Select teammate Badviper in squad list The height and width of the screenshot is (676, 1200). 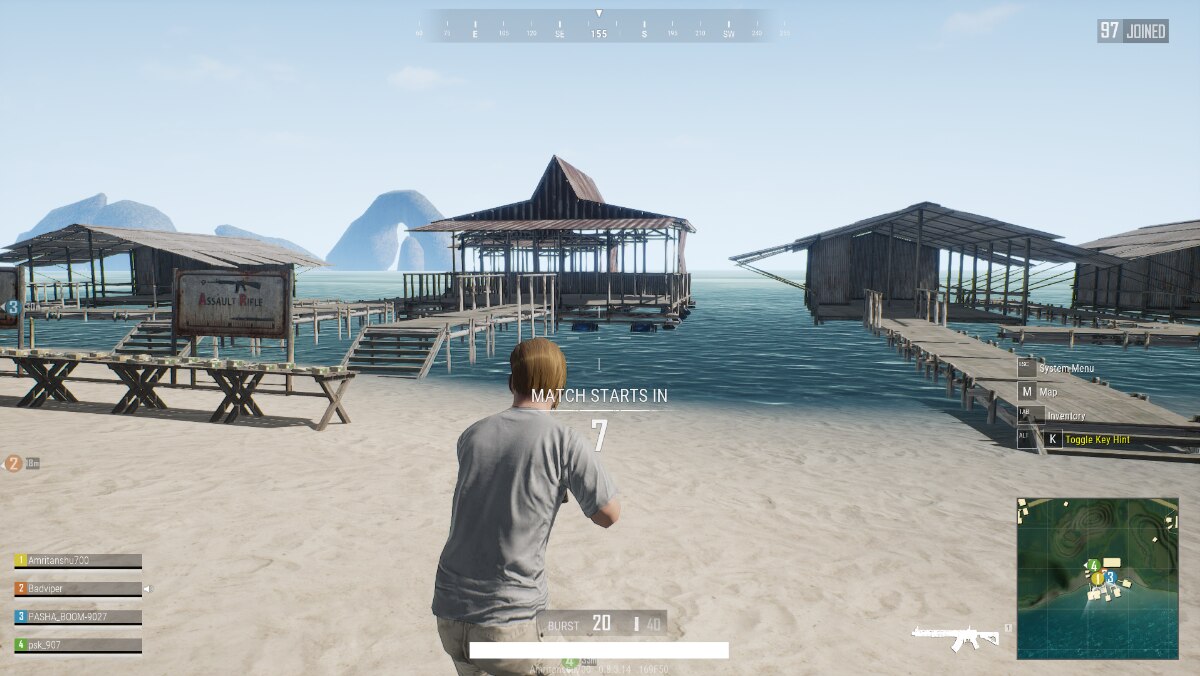77,589
